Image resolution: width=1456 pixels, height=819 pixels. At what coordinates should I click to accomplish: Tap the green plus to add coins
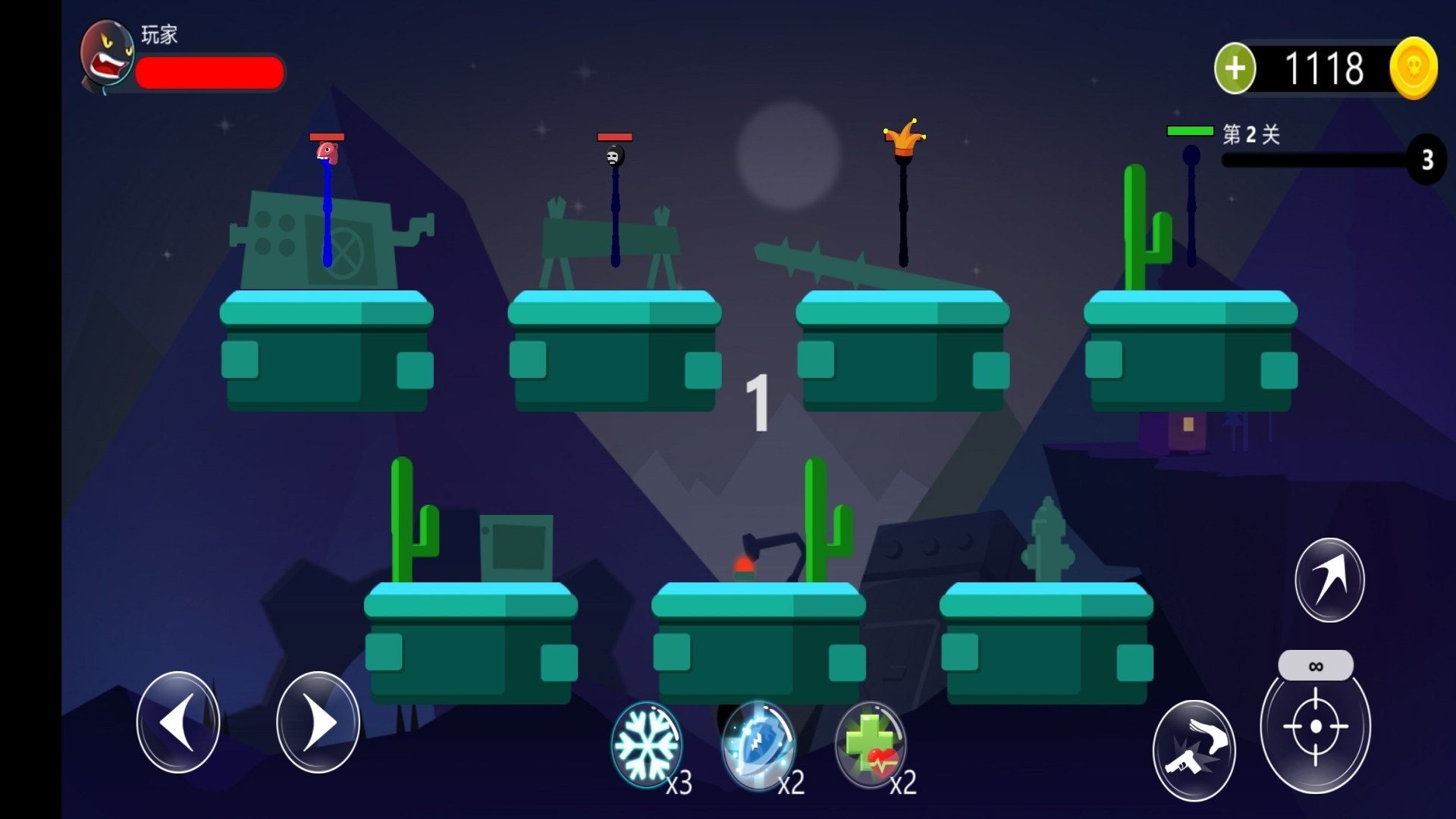[1235, 68]
